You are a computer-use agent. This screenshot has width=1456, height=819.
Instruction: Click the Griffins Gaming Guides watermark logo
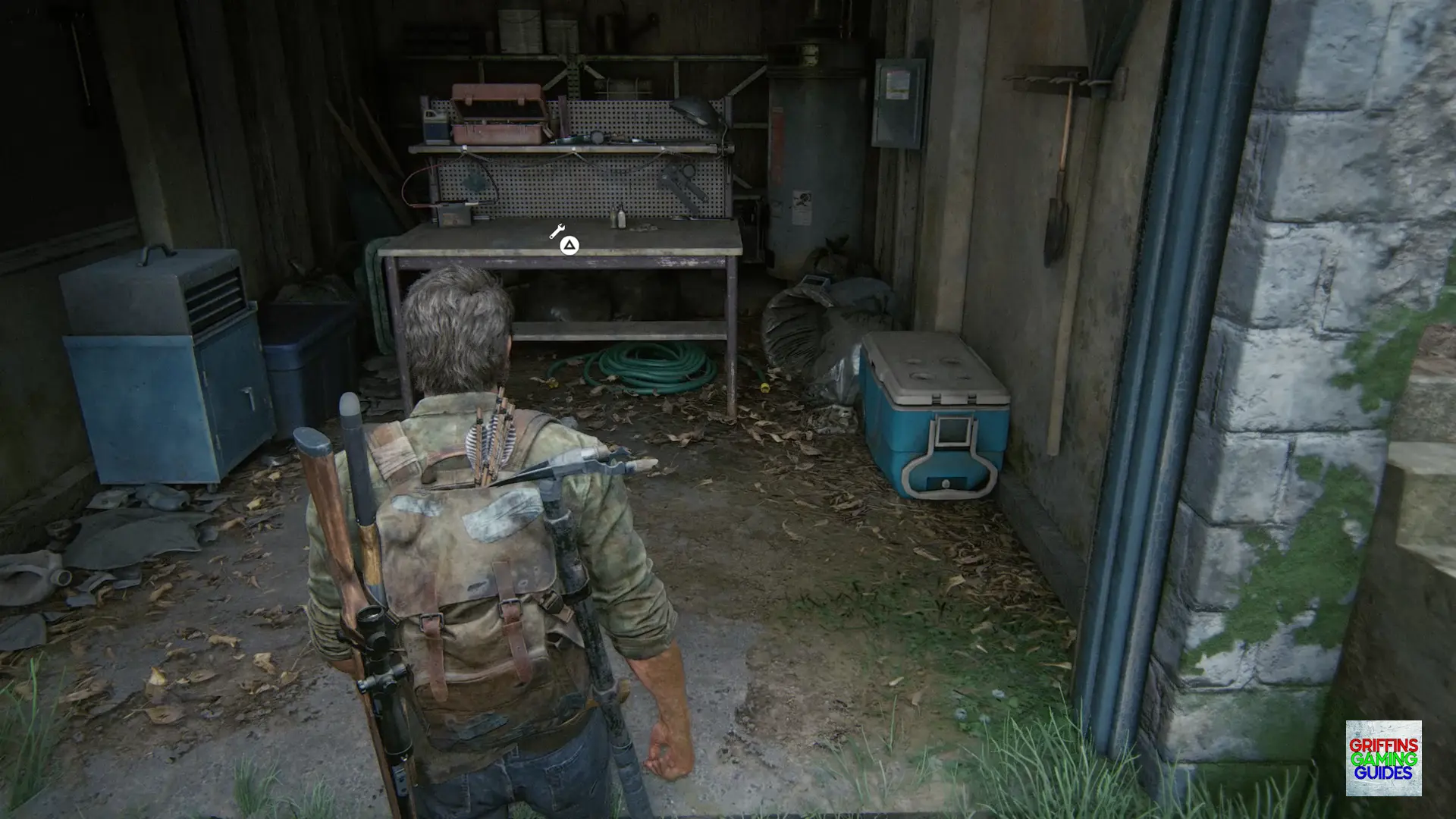coord(1383,758)
